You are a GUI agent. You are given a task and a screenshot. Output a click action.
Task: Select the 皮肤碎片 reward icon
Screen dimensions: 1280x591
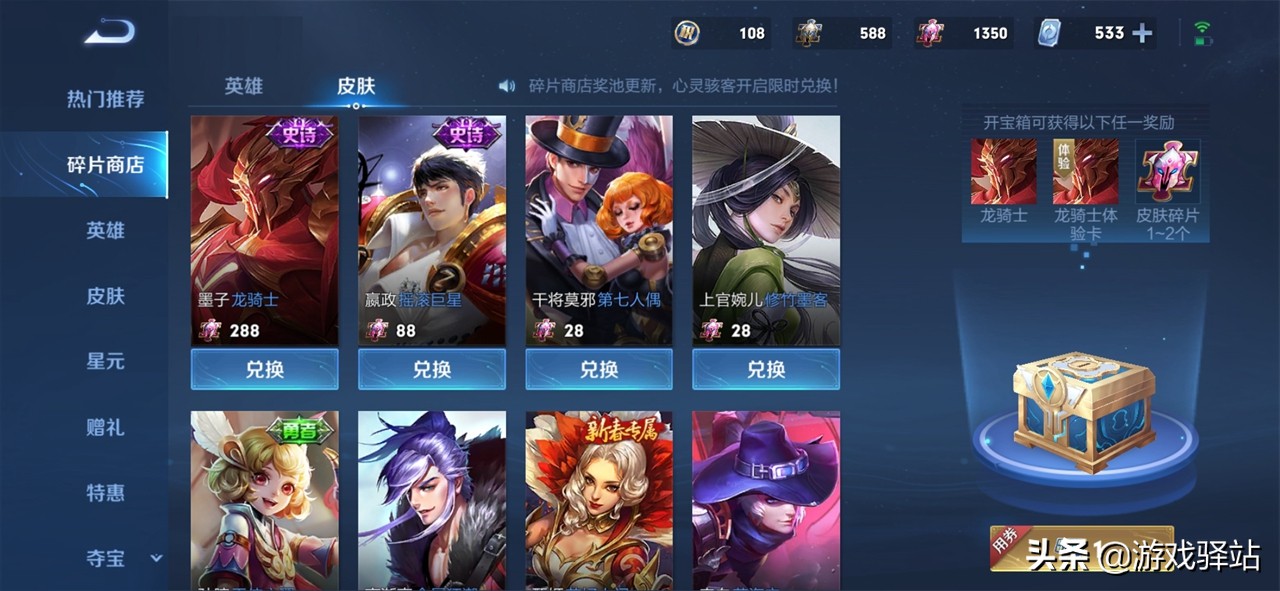tap(1168, 172)
